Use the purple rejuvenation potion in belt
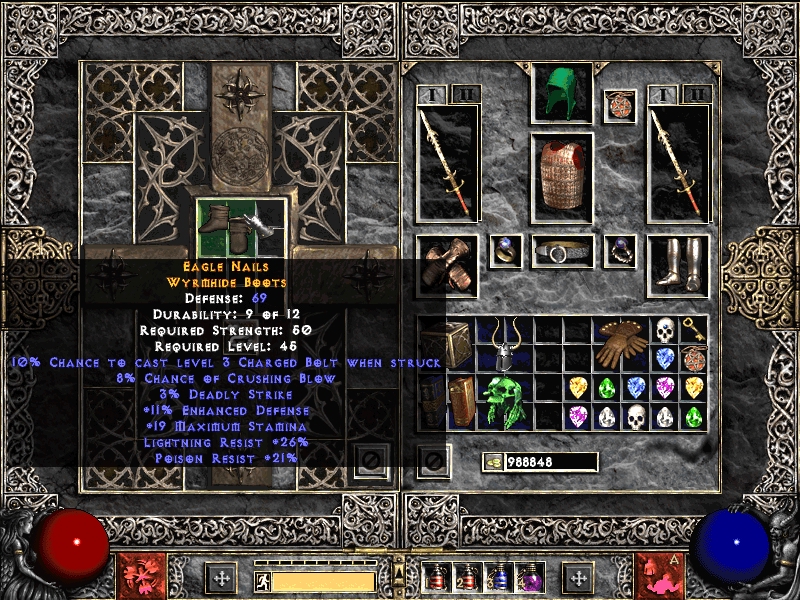The width and height of the screenshot is (800, 600). point(527,579)
